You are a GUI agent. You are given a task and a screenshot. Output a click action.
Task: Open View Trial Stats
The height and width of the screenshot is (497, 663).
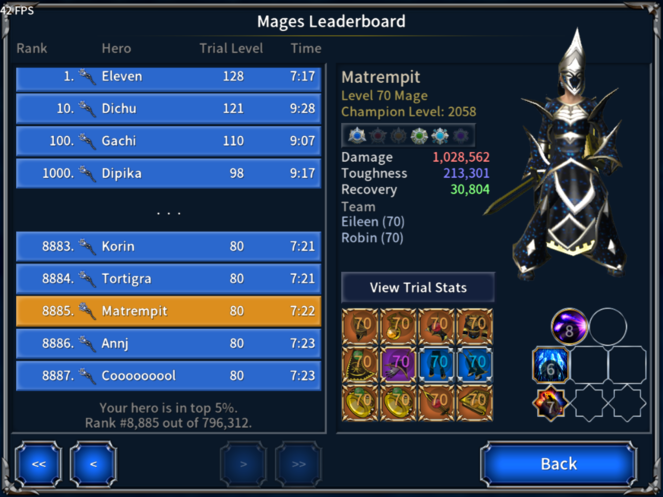click(418, 287)
